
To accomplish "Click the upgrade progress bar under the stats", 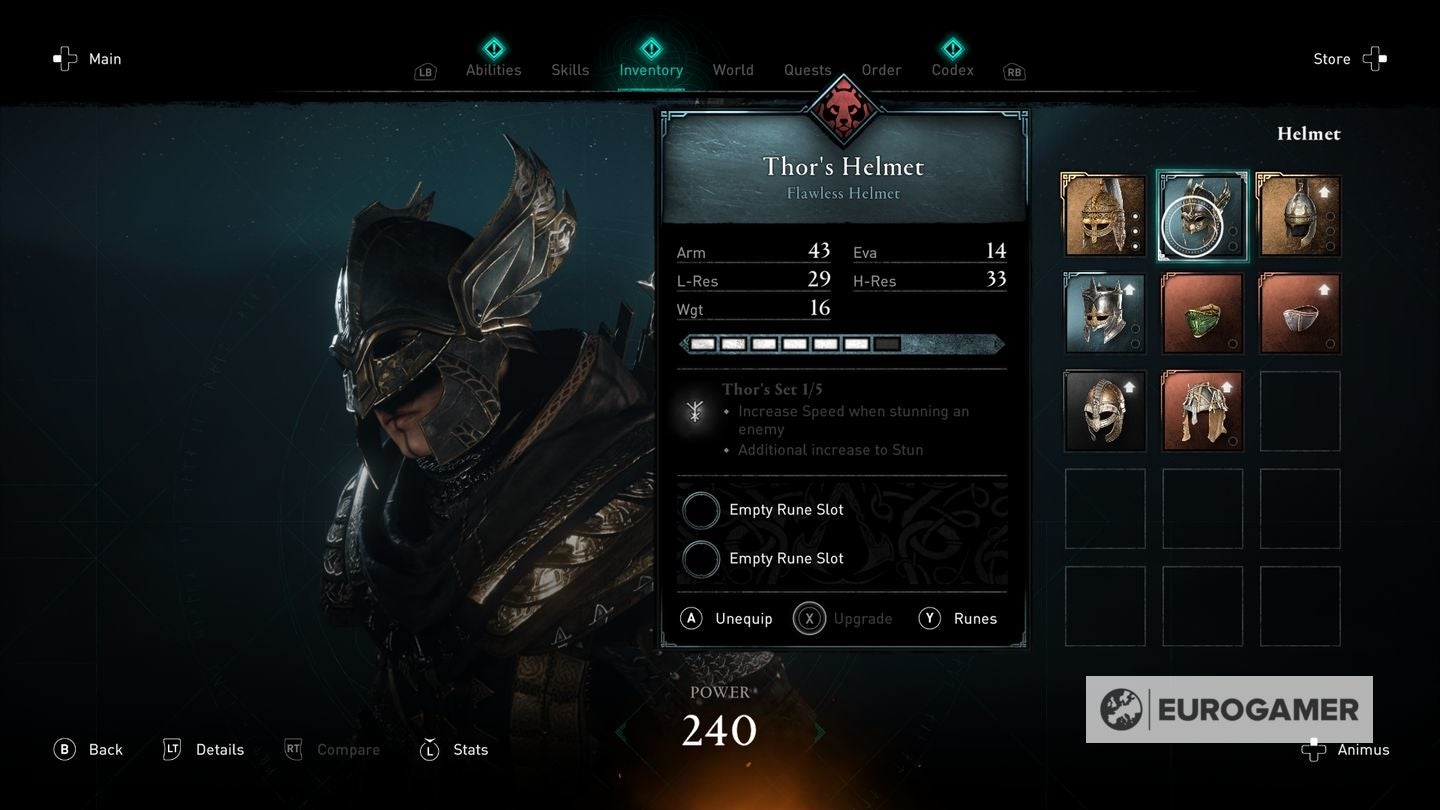I will click(841, 344).
